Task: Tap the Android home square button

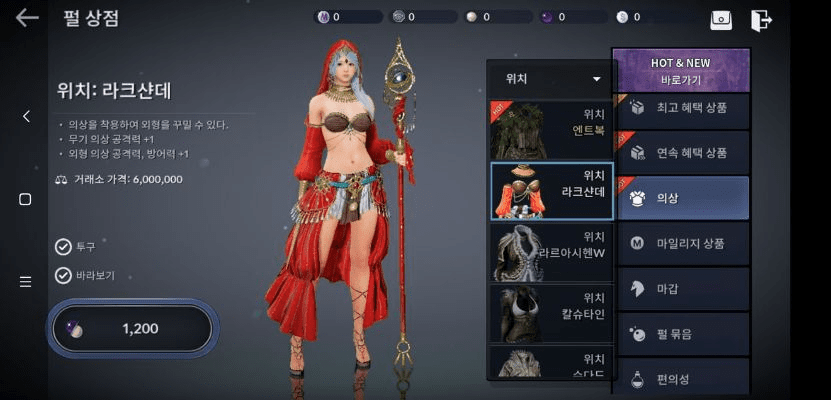Action: tap(26, 199)
